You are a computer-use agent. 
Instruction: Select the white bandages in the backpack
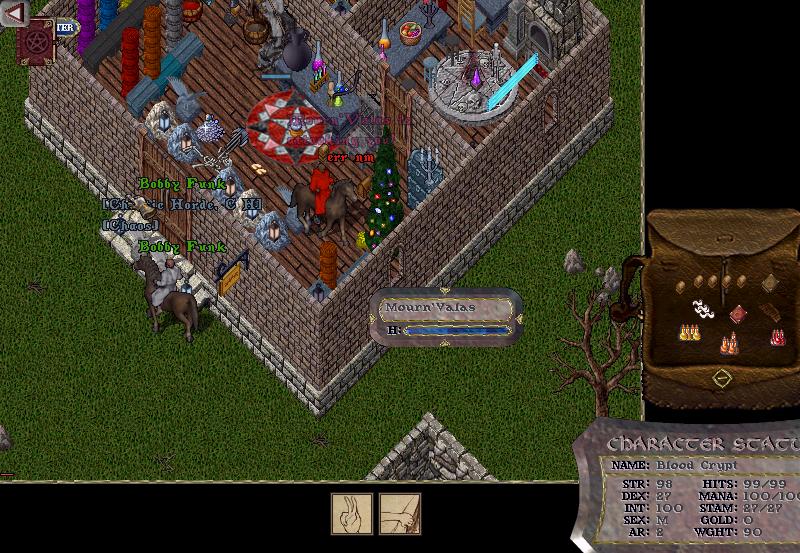(x=703, y=309)
